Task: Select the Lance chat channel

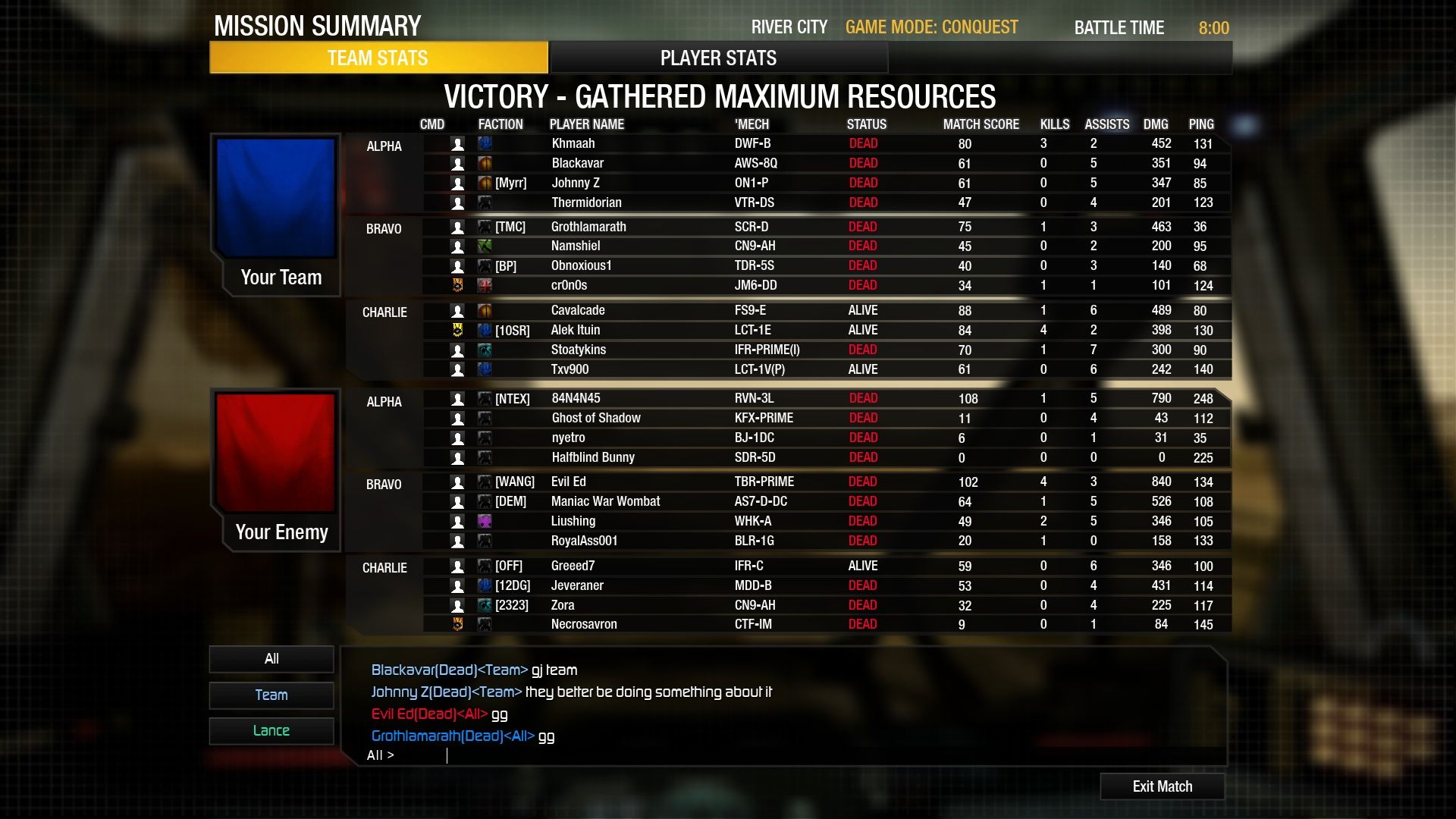Action: tap(271, 730)
